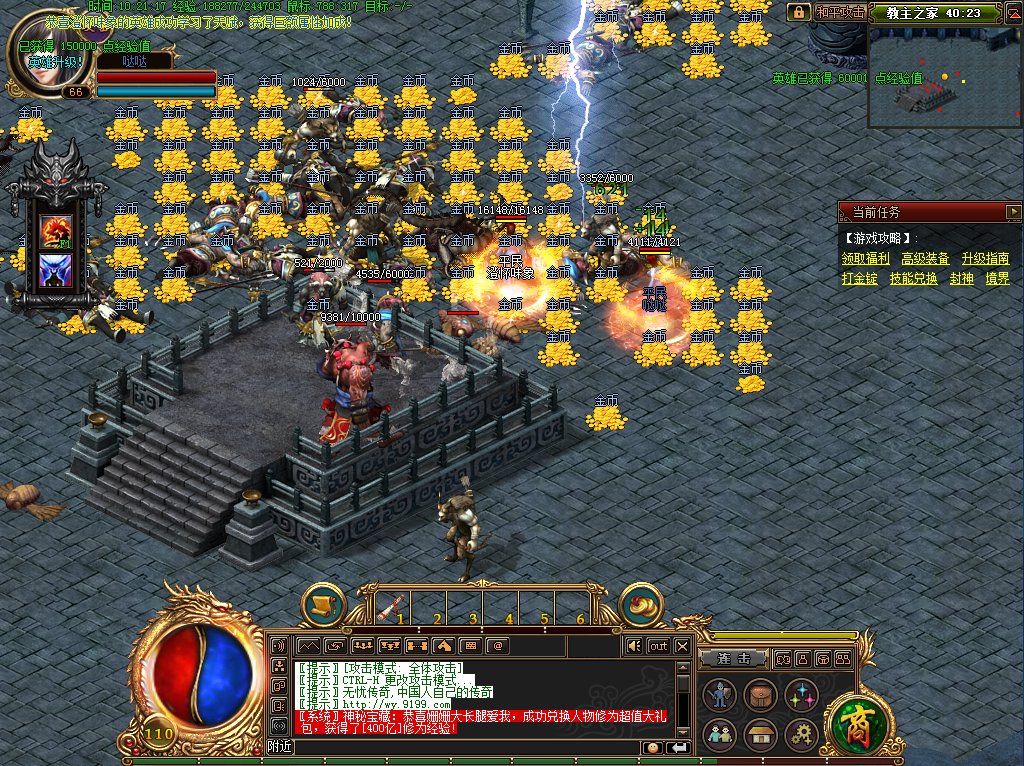The height and width of the screenshot is (766, 1024).
Task: Collapse the 当前任务 quest panel with its arrow
Action: click(x=1012, y=212)
